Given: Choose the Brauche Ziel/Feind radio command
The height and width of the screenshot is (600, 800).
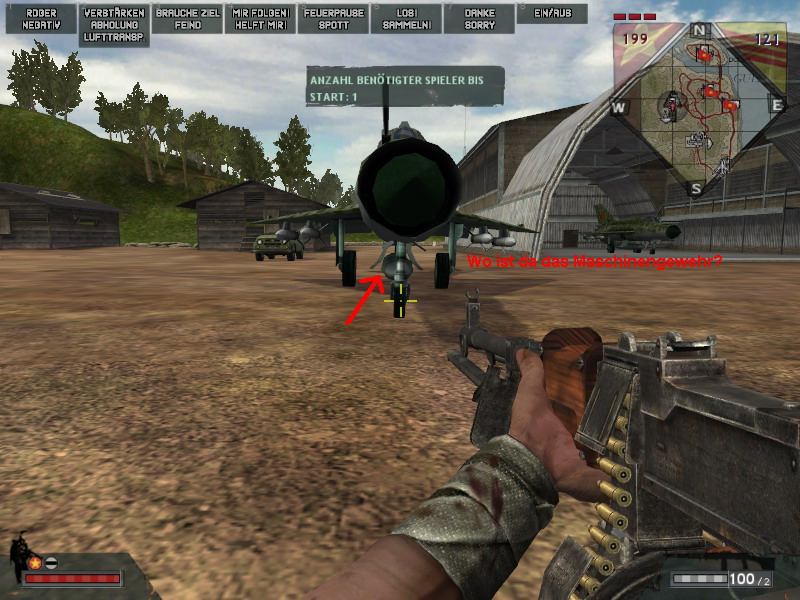Looking at the screenshot, I should pos(188,18).
